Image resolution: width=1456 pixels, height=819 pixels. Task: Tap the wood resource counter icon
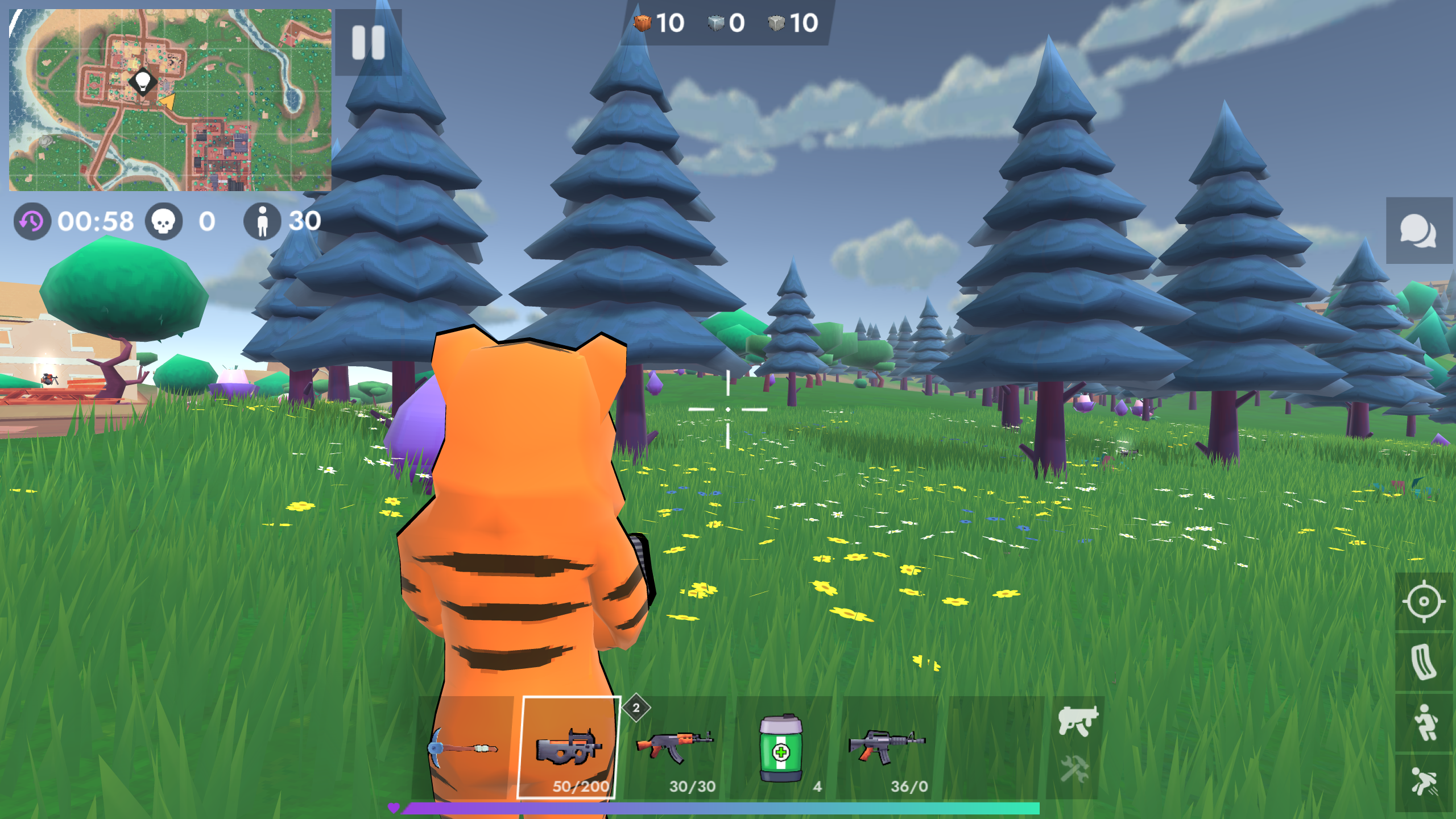642,23
